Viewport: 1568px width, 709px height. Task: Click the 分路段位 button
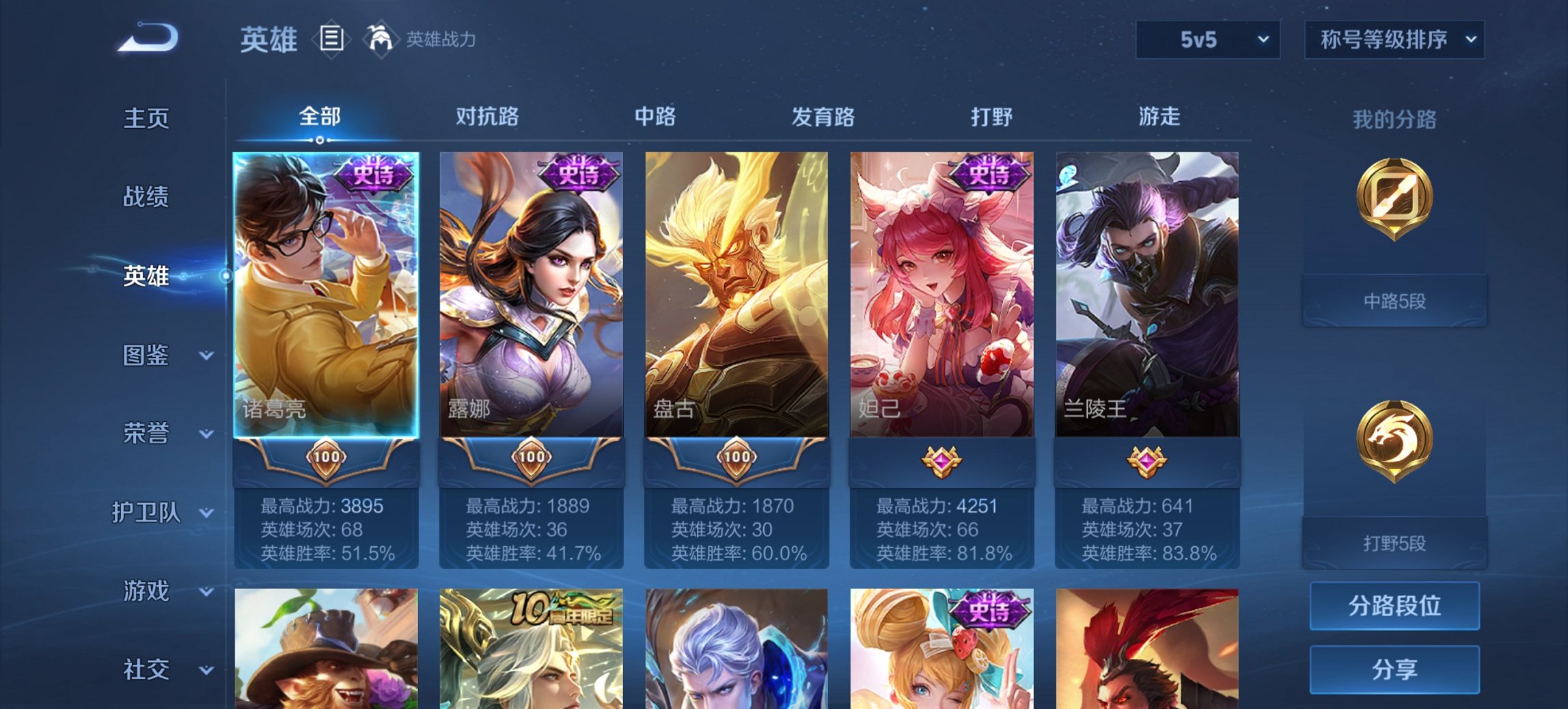point(1394,606)
